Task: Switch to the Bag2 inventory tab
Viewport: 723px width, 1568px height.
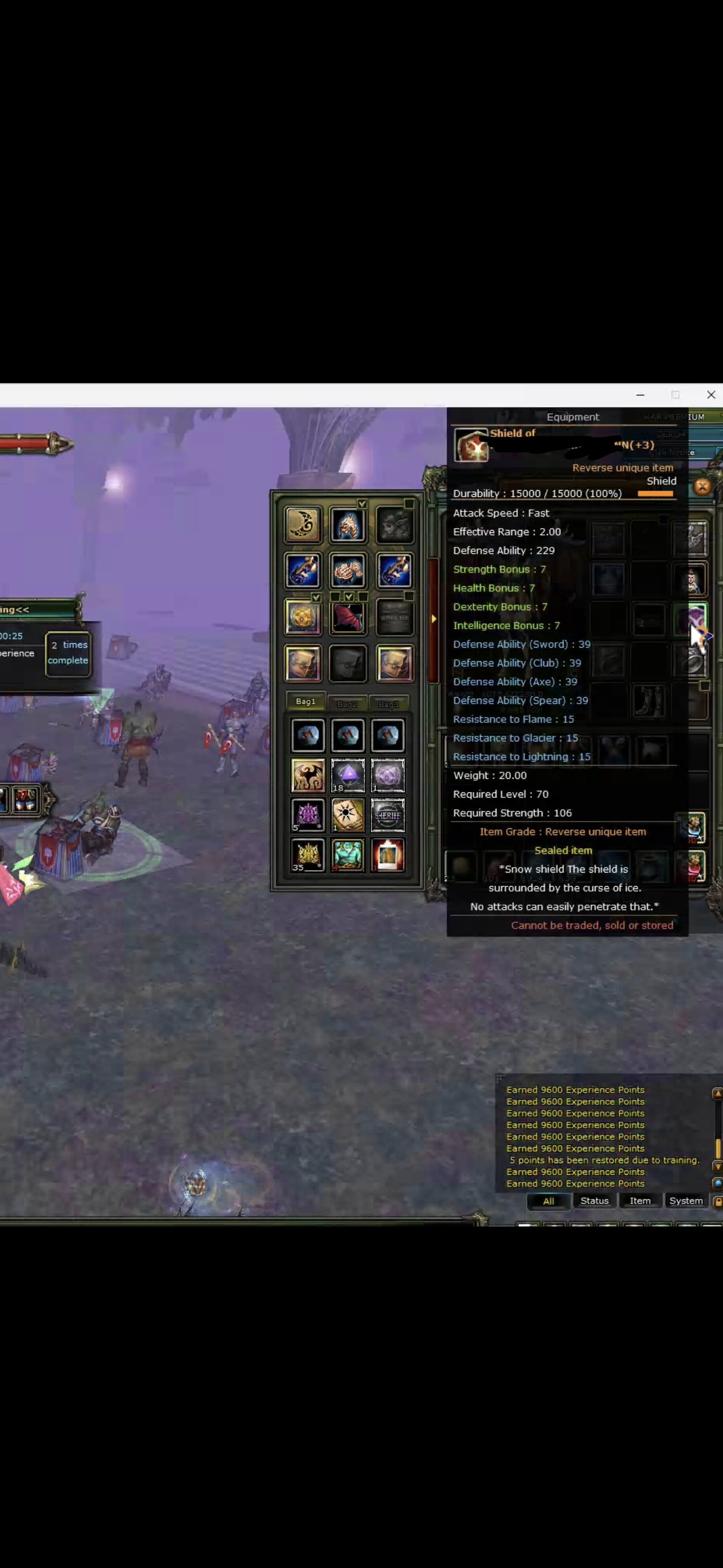Action: coord(348,704)
